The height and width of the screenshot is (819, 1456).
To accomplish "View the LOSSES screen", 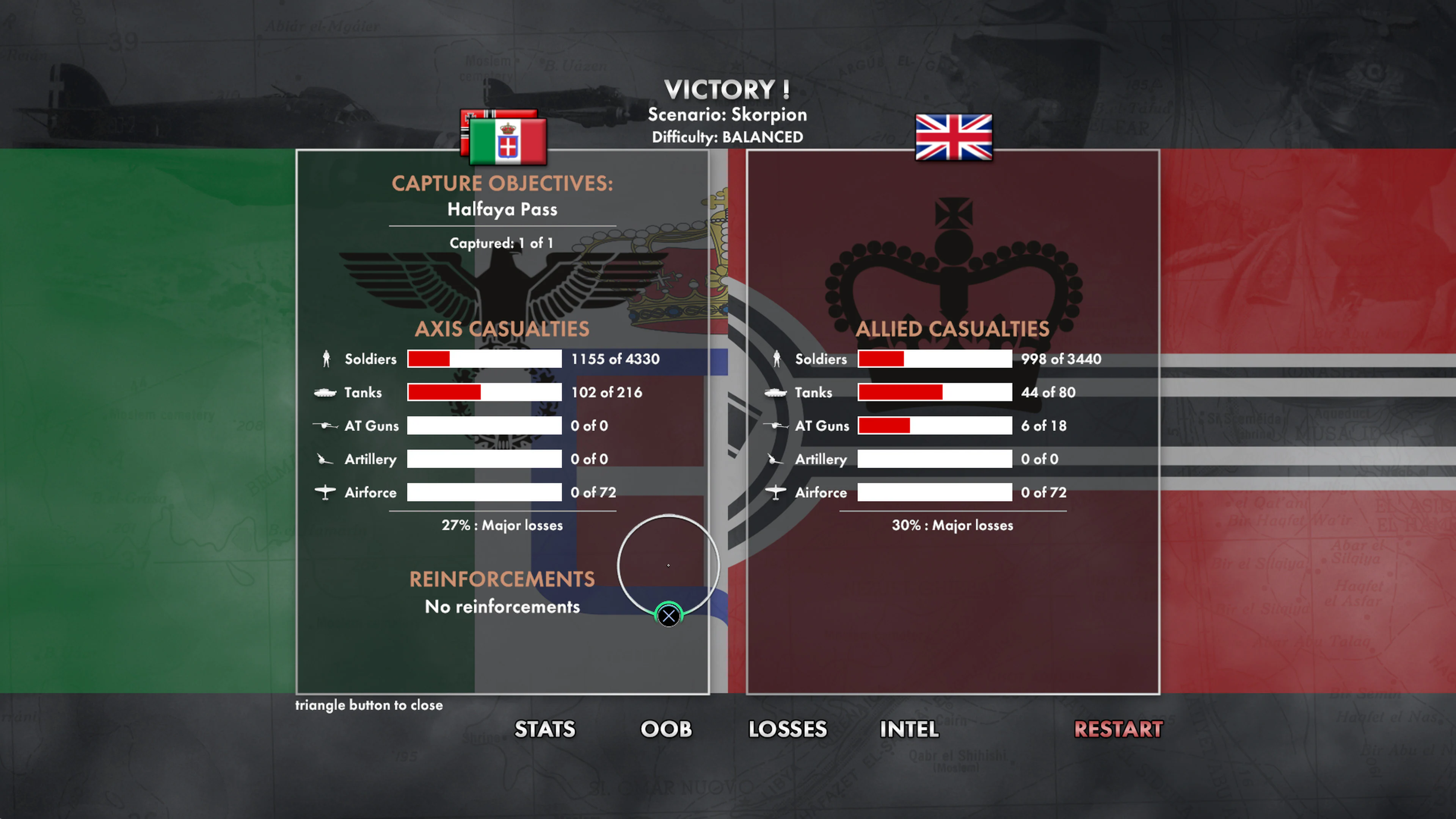I will [788, 730].
